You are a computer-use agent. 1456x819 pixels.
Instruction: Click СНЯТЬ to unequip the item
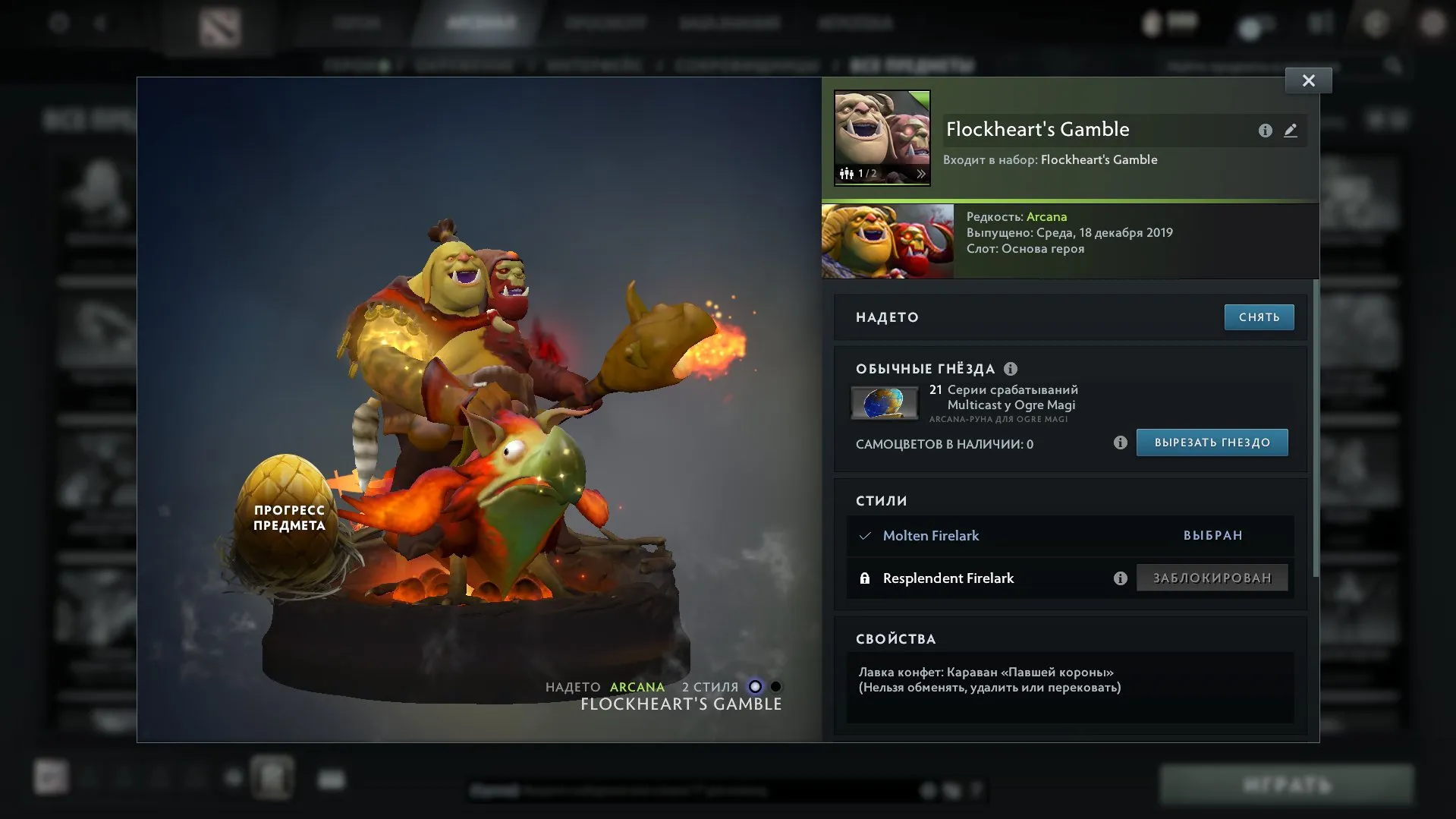click(x=1259, y=317)
